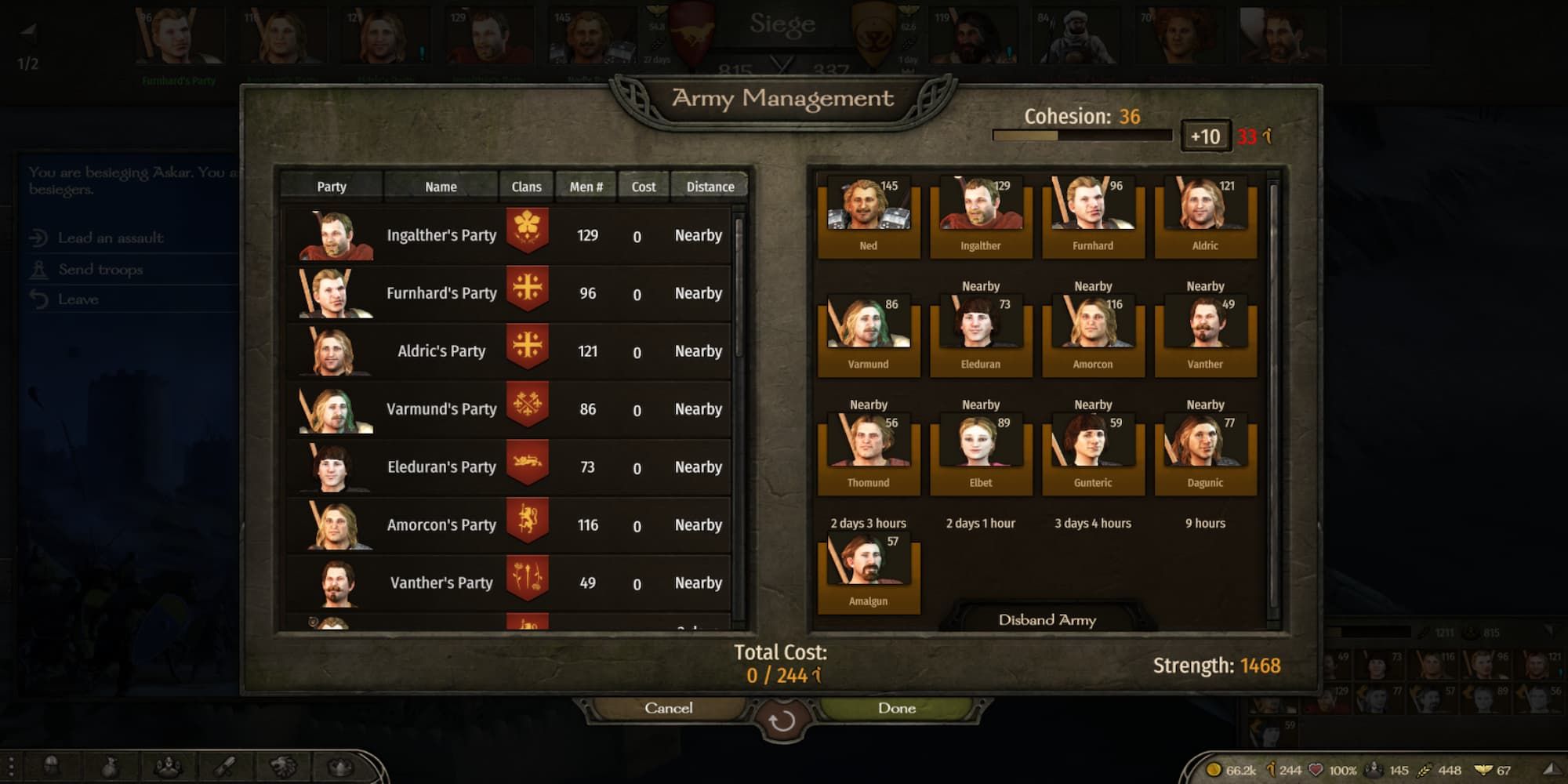The image size is (1568, 784).
Task: Choose Eleduran's Party list entry
Action: point(510,467)
